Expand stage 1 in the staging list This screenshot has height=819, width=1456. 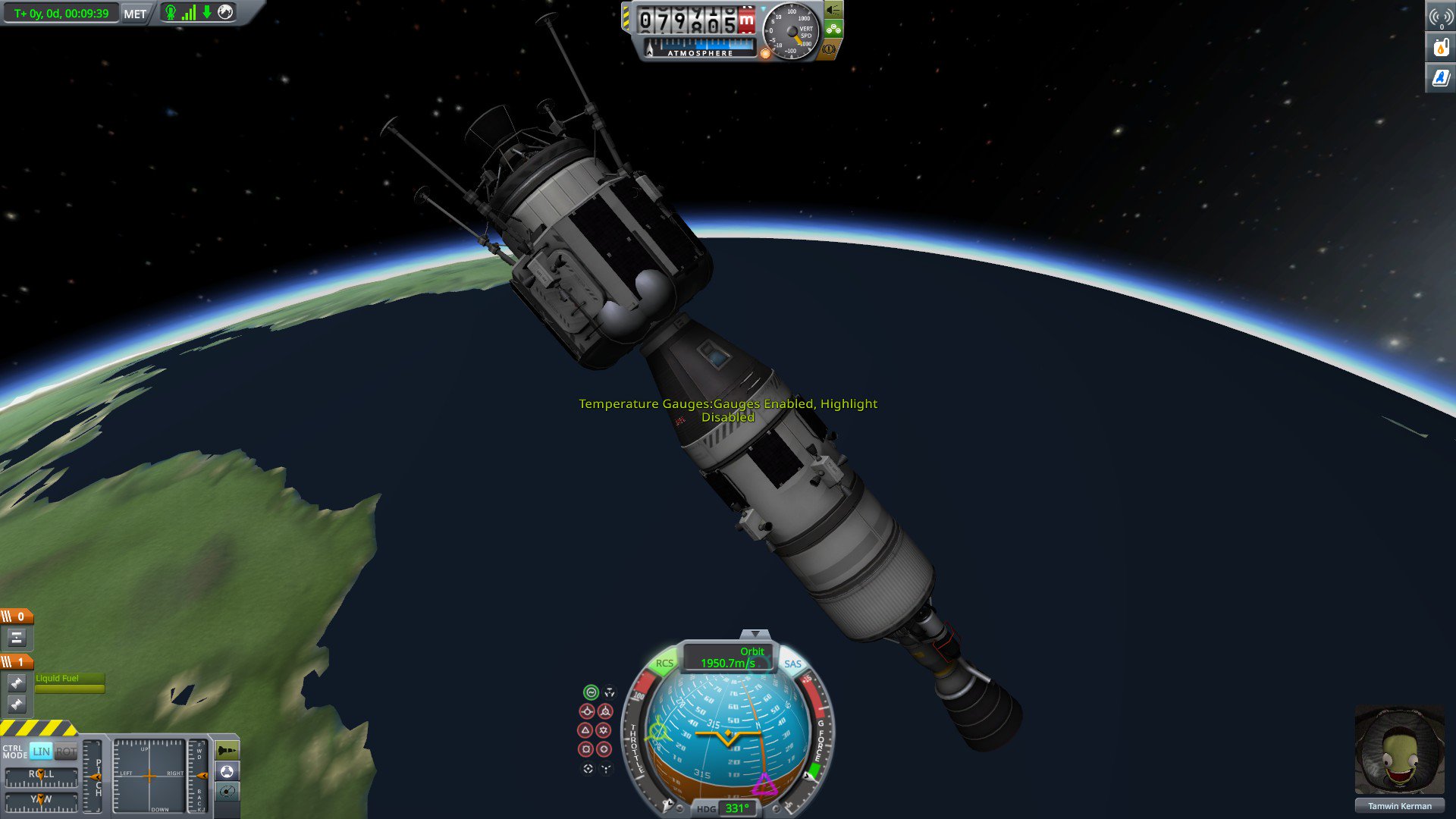pos(15,661)
